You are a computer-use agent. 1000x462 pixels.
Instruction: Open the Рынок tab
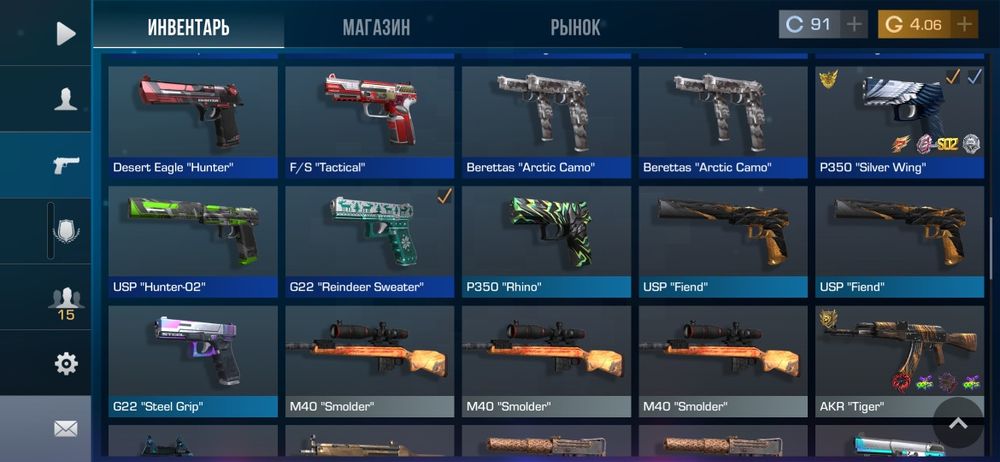(575, 27)
